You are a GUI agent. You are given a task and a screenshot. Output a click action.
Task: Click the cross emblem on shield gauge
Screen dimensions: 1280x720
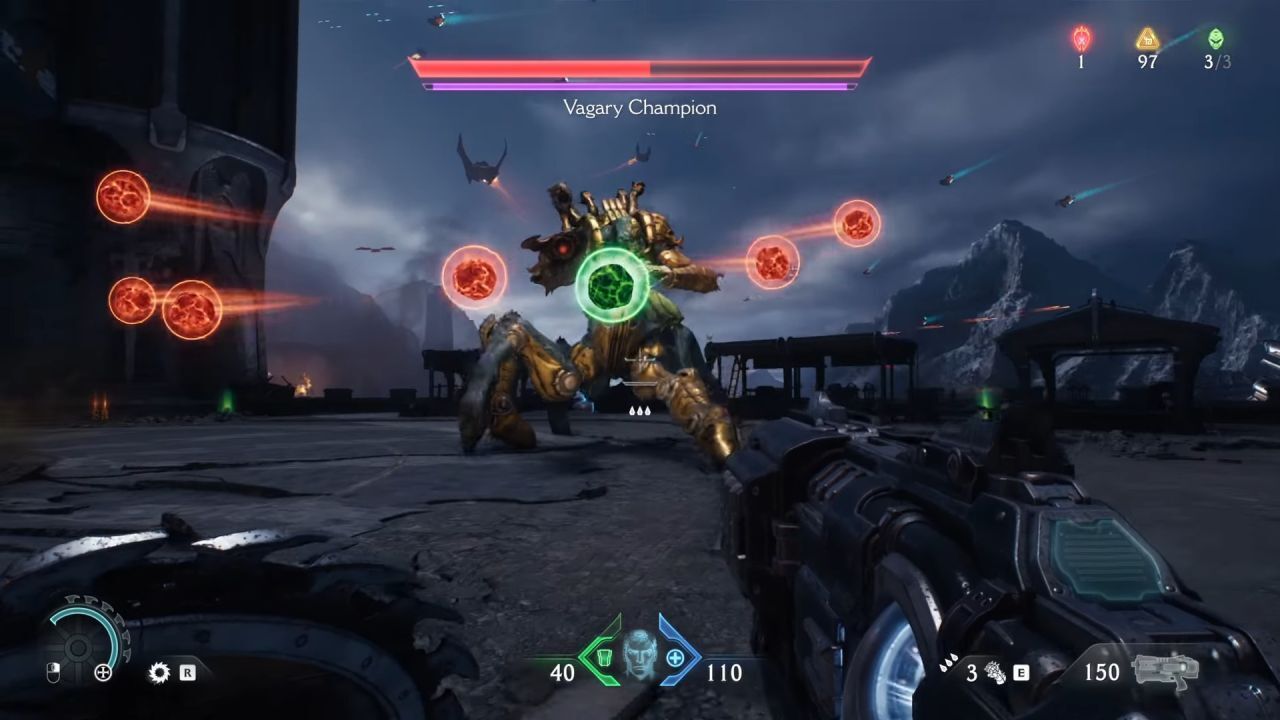pyautogui.click(x=103, y=673)
